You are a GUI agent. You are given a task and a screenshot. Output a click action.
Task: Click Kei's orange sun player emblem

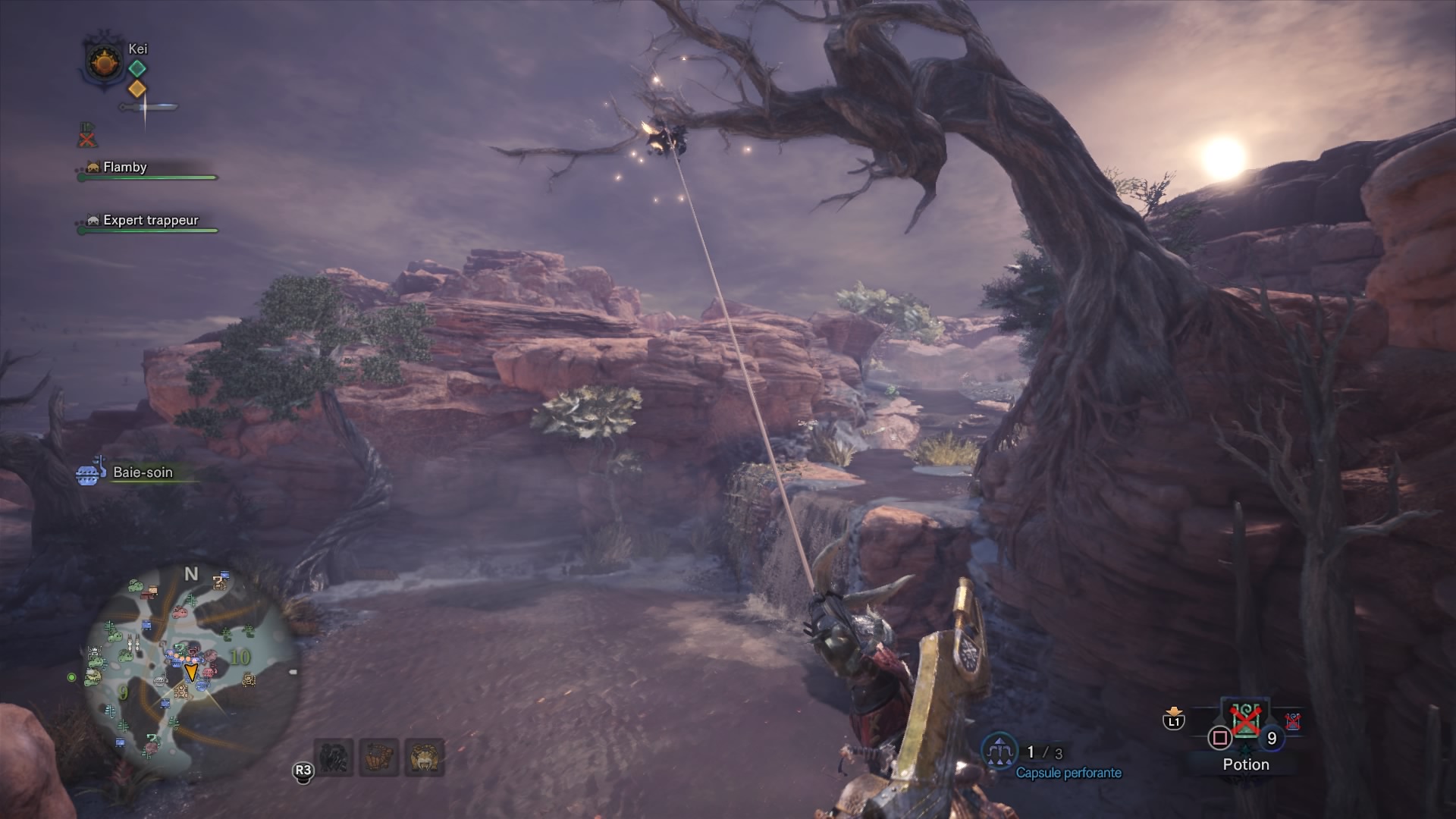[x=104, y=61]
